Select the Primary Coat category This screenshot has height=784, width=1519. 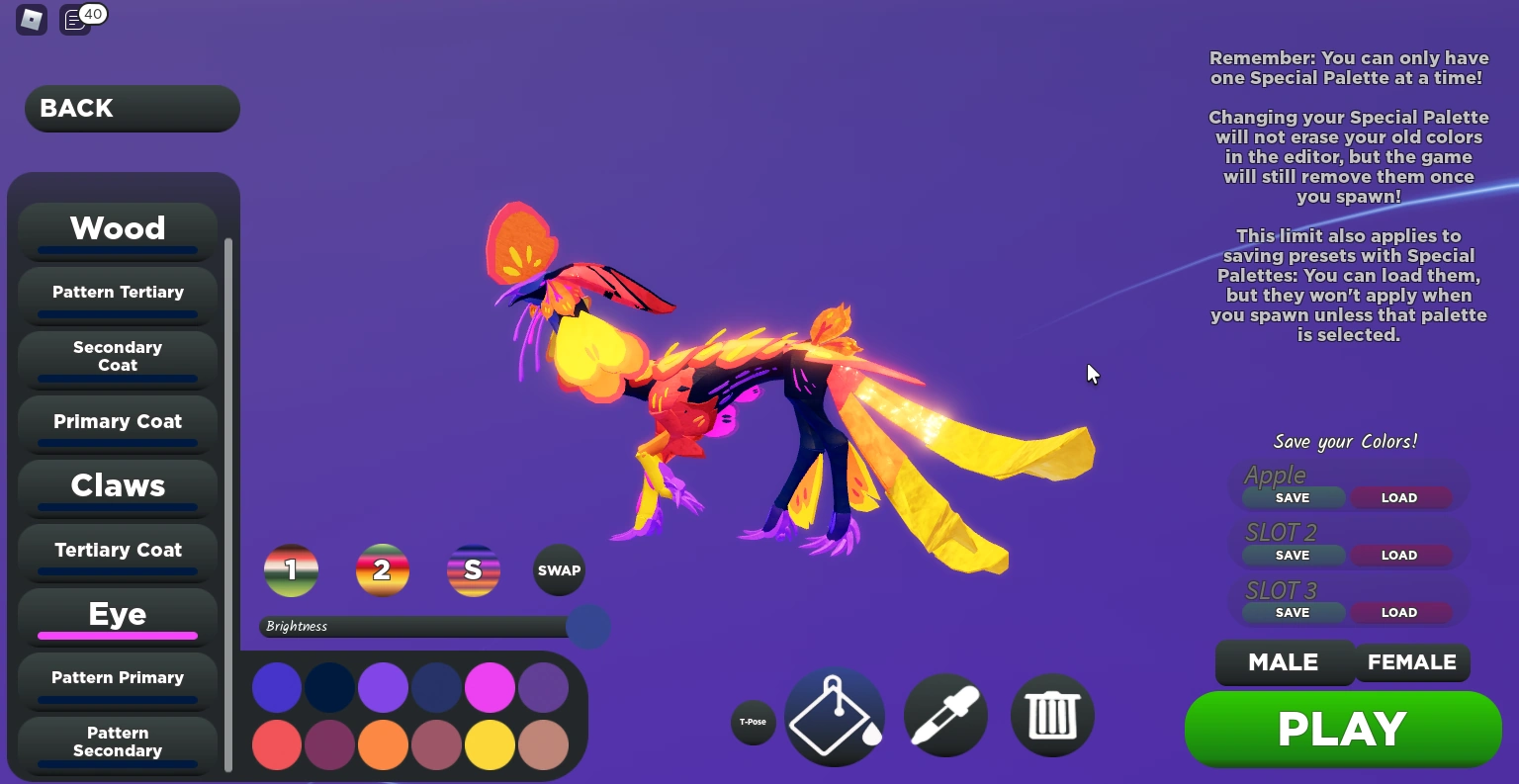click(x=117, y=421)
